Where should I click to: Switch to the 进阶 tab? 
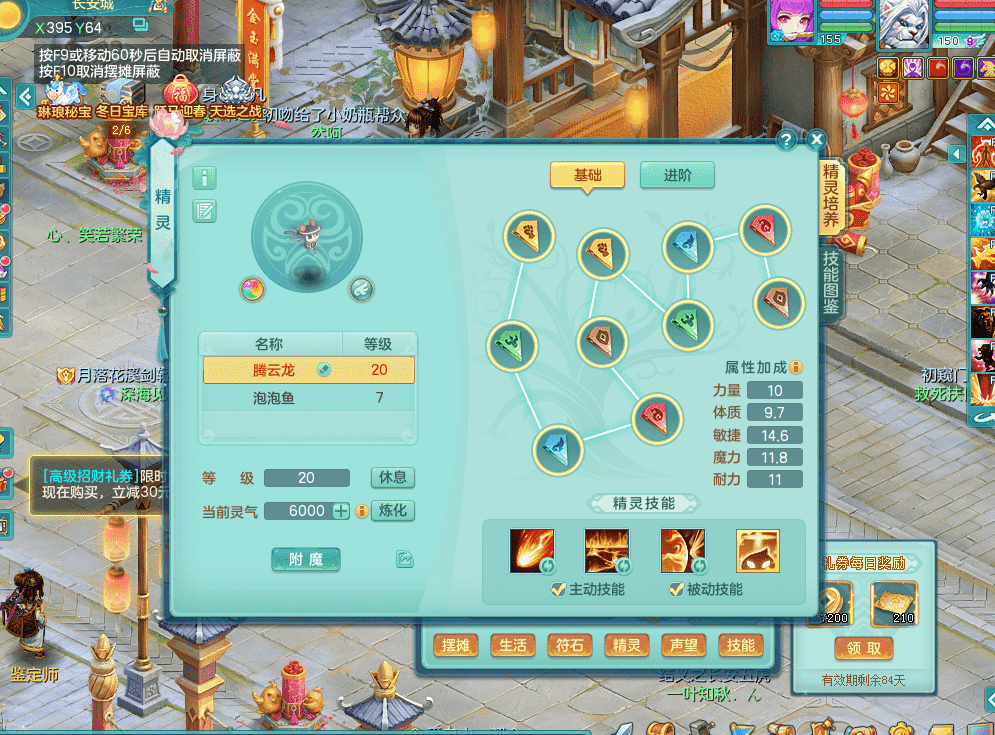click(x=677, y=175)
